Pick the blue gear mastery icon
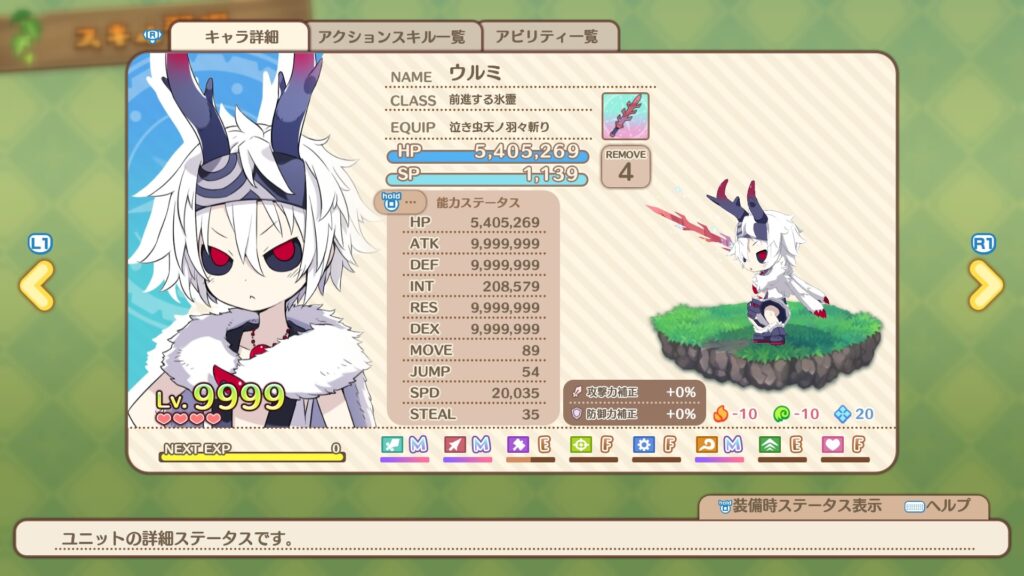 coord(644,444)
